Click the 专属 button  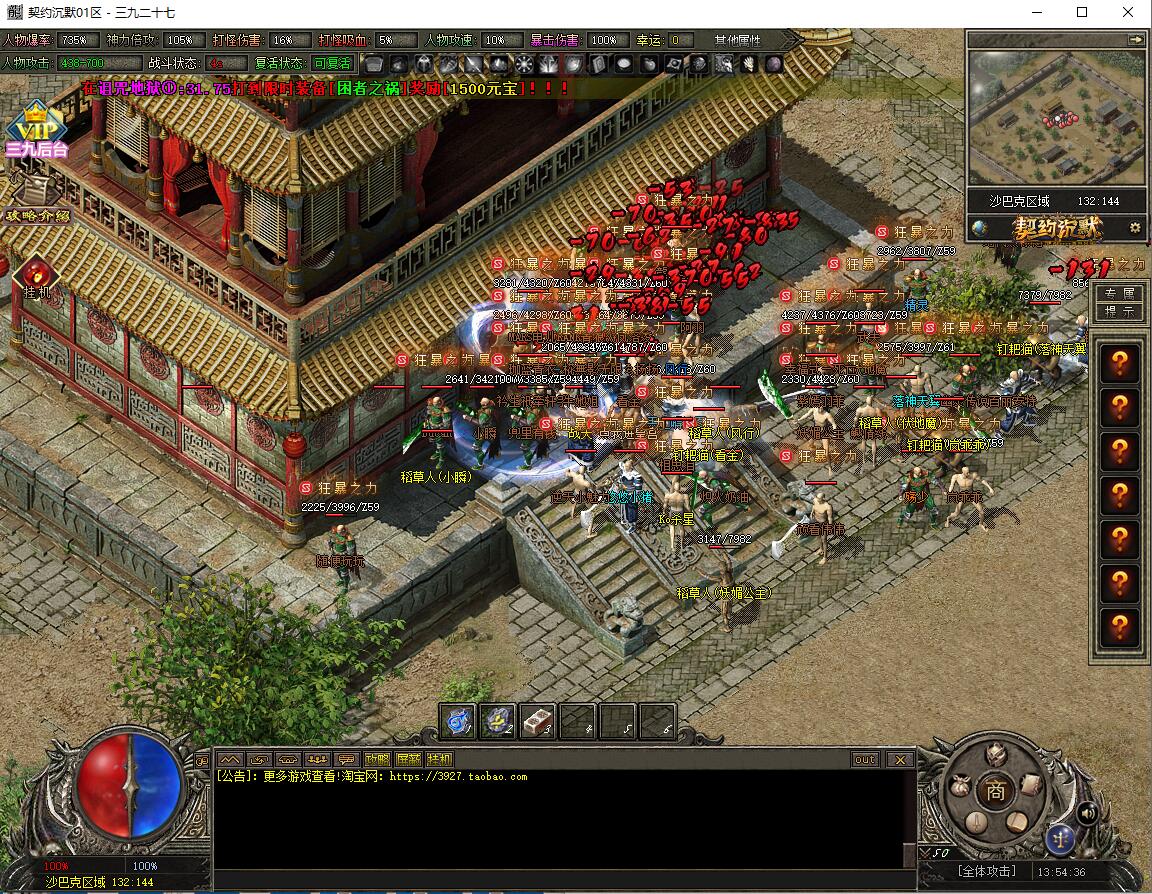[x=1119, y=293]
